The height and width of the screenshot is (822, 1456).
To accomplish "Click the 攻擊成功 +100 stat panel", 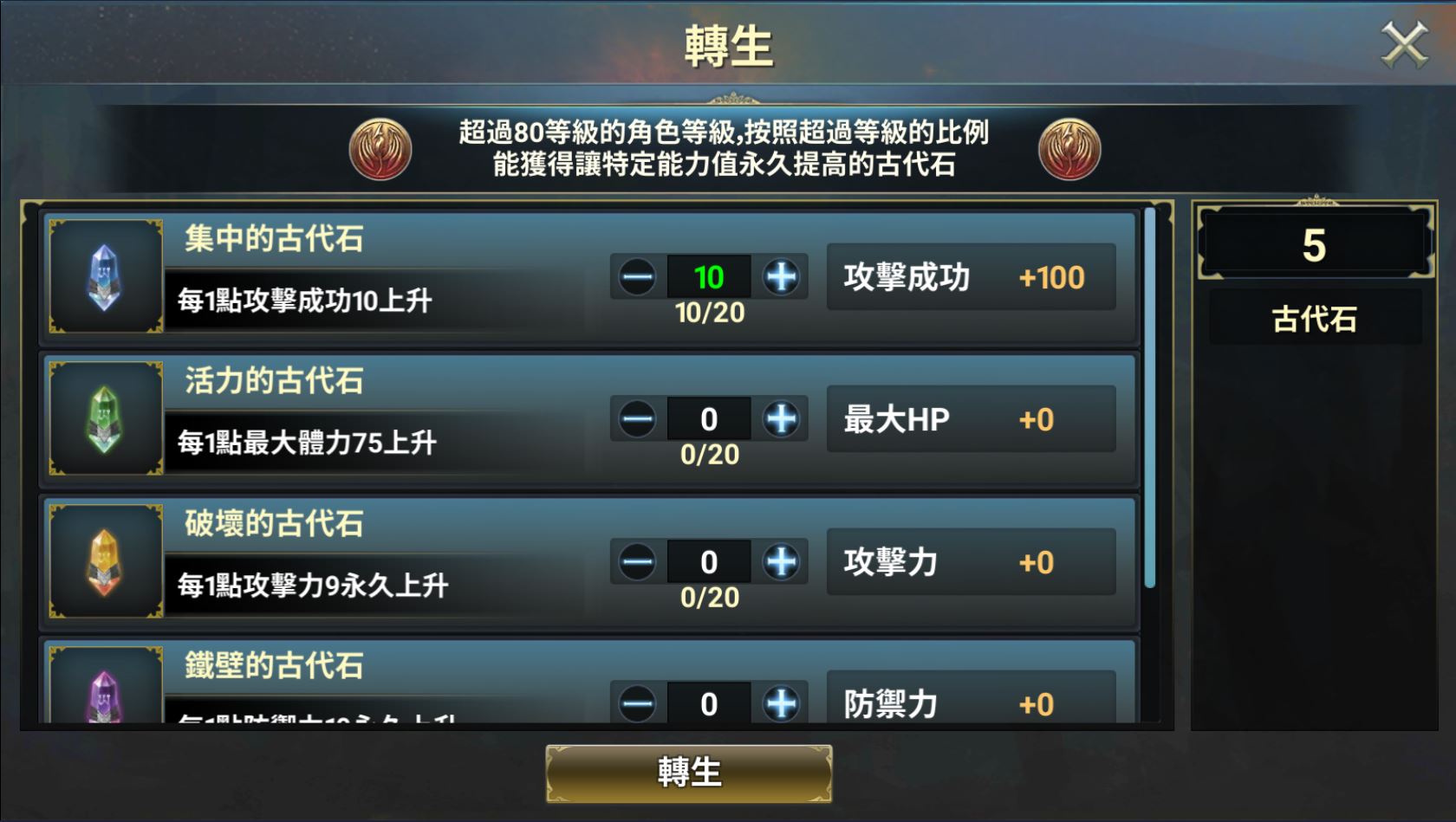I will point(969,277).
